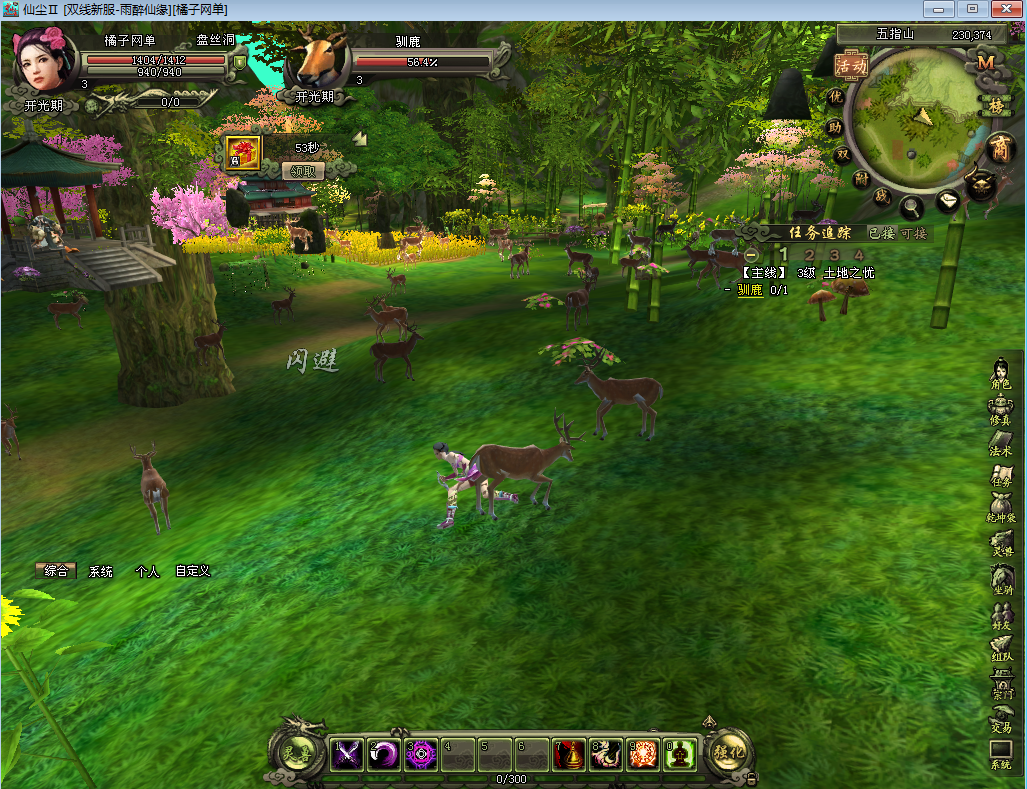This screenshot has height=789, width=1027.
Task: Activate the crossed swords skill in slot 1
Action: click(x=347, y=755)
